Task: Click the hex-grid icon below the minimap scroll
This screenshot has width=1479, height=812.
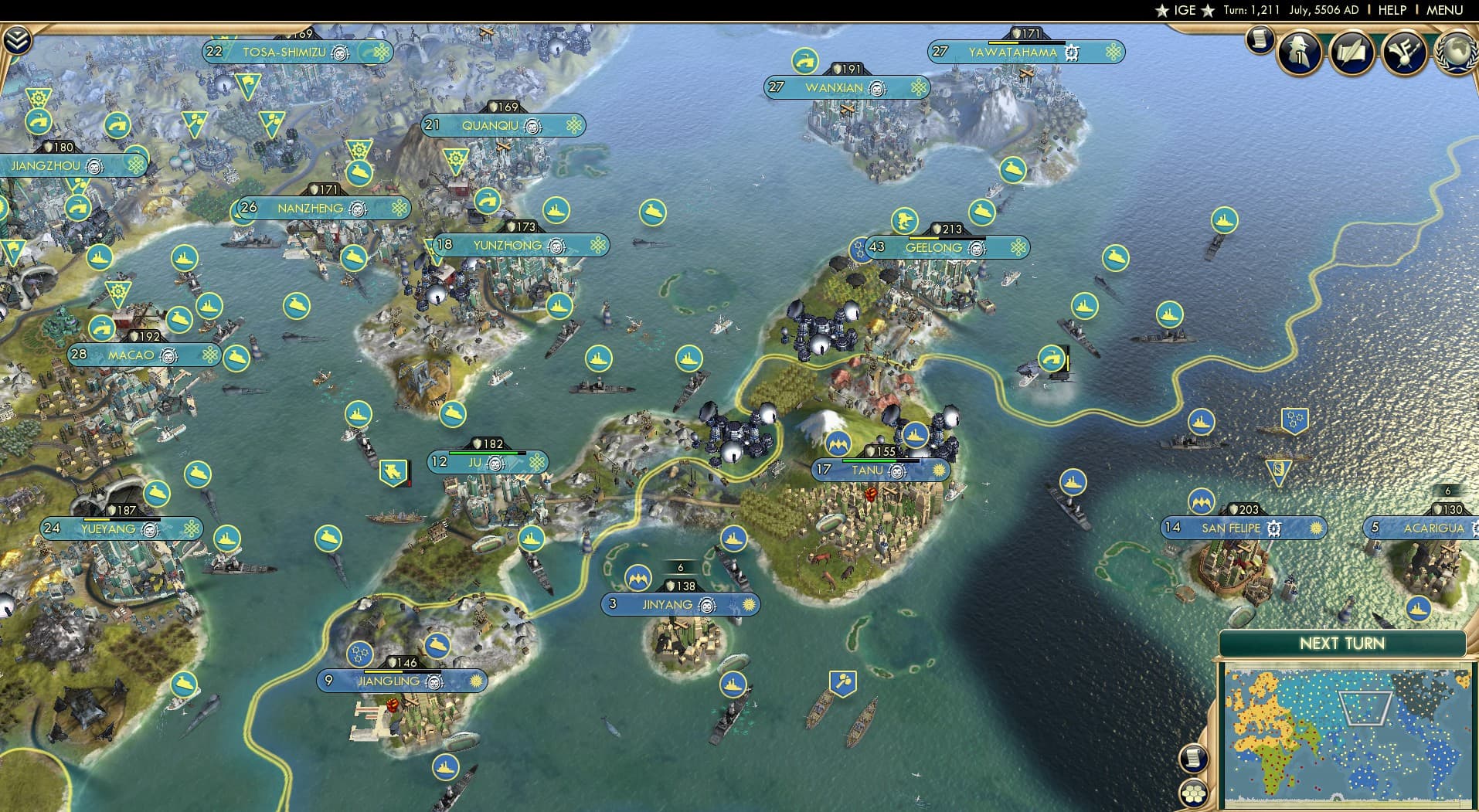Action: [1194, 793]
